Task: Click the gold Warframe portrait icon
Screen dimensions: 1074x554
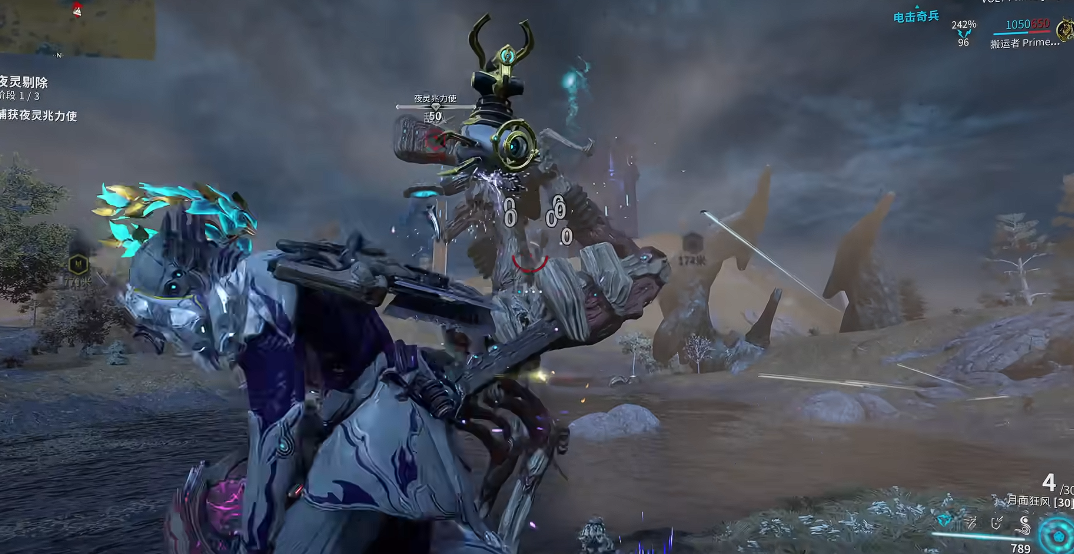Action: [x=1064, y=29]
